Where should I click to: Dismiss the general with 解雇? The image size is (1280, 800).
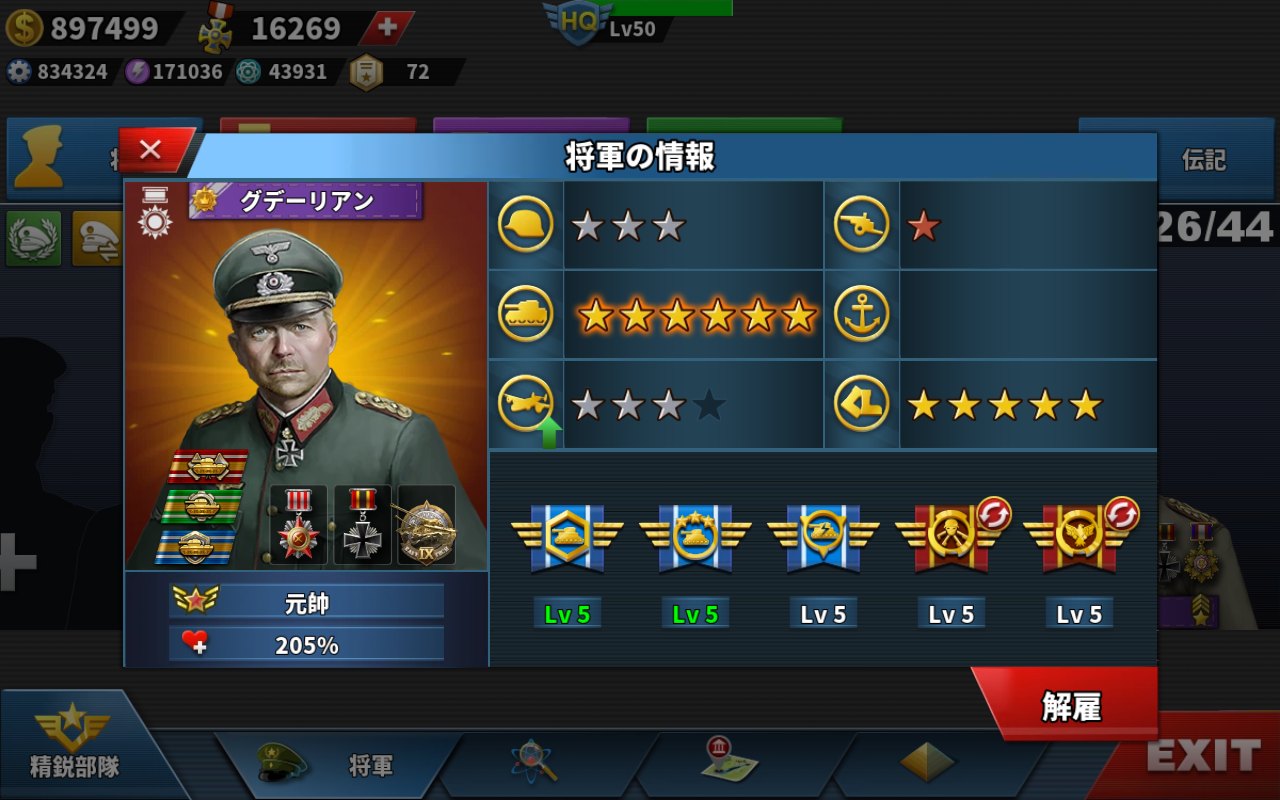1070,705
